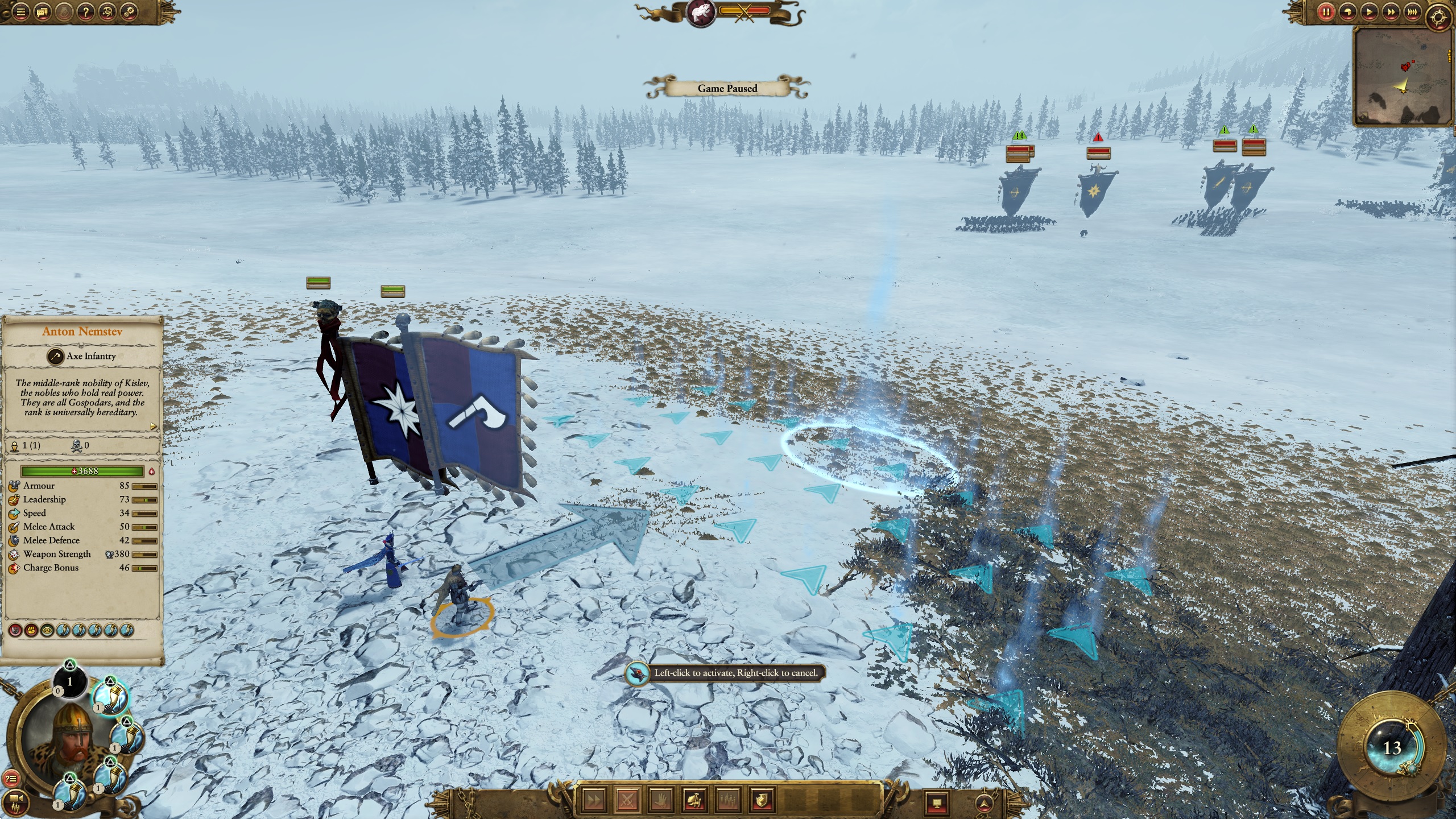Set double fast-forward battle speed
This screenshot has height=819, width=1456.
click(x=1388, y=11)
